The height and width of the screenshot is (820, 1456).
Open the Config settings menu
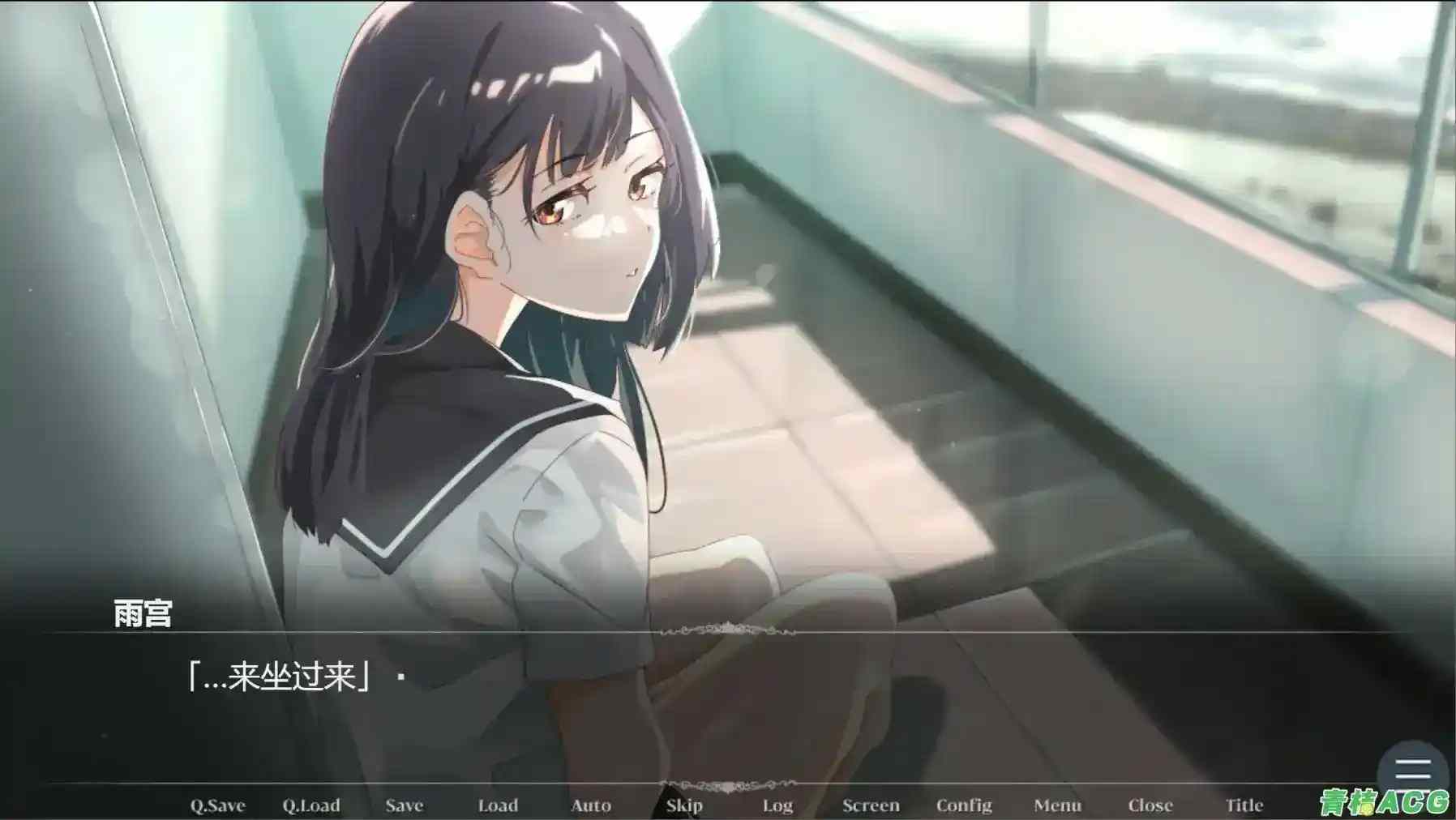click(964, 805)
